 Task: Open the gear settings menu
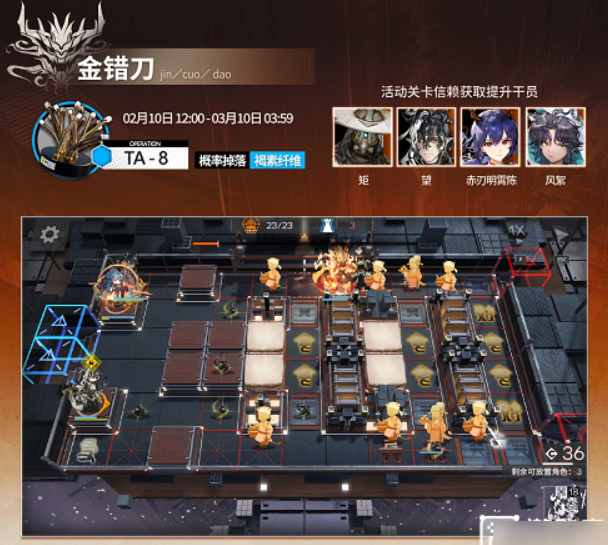pos(48,235)
